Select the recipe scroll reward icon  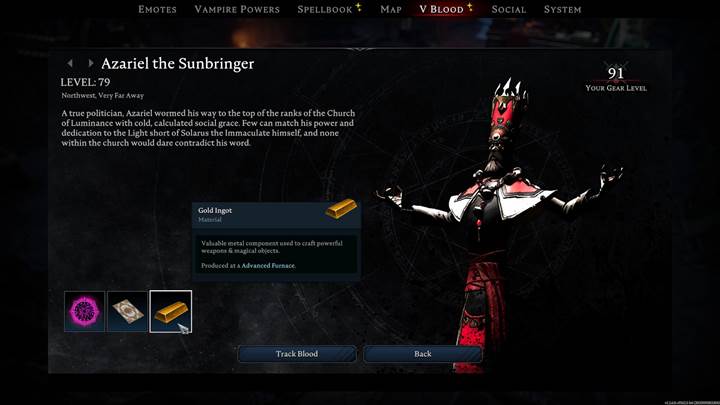127,311
